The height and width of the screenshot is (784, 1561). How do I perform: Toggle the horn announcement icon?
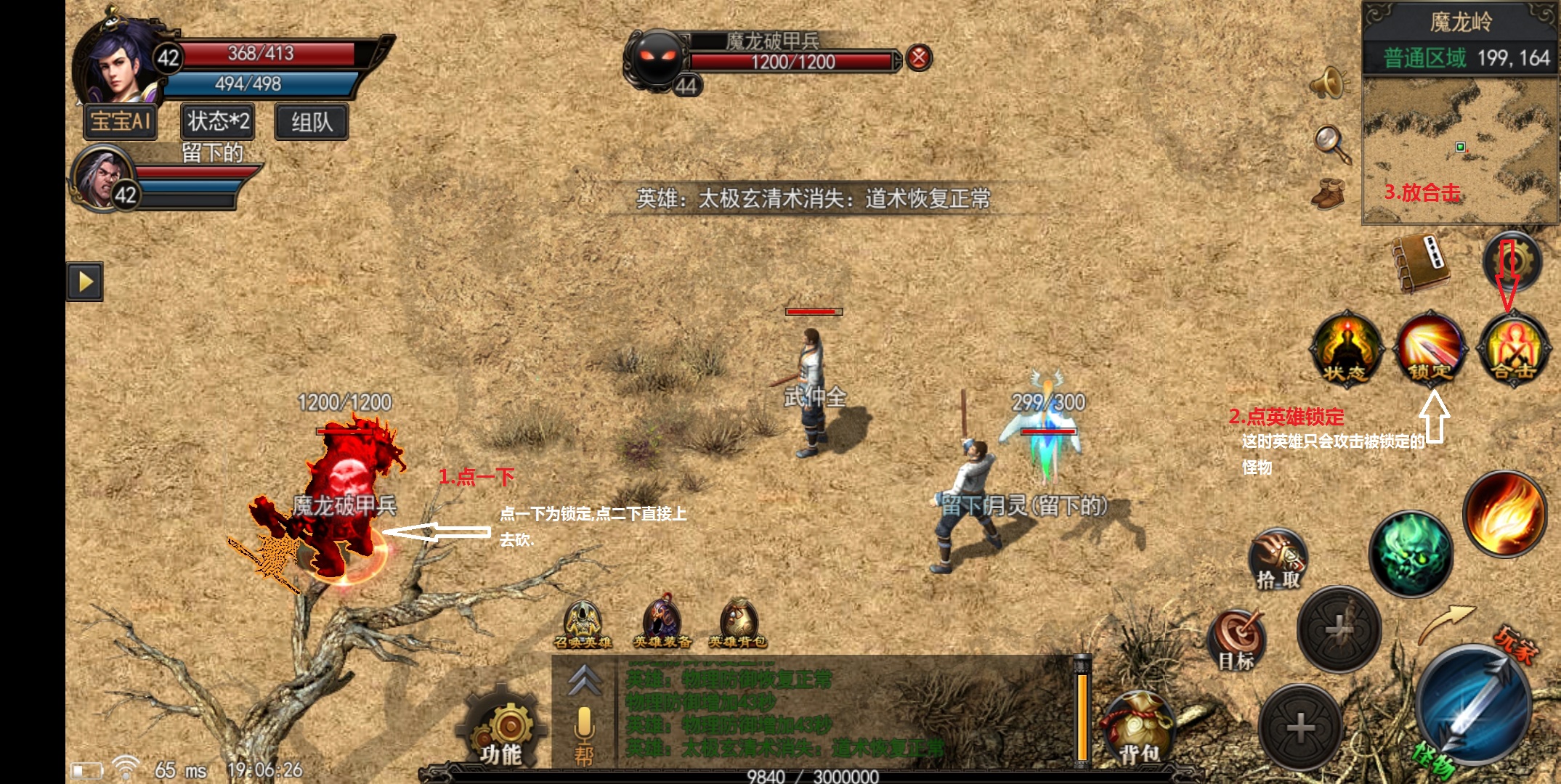(x=1329, y=82)
